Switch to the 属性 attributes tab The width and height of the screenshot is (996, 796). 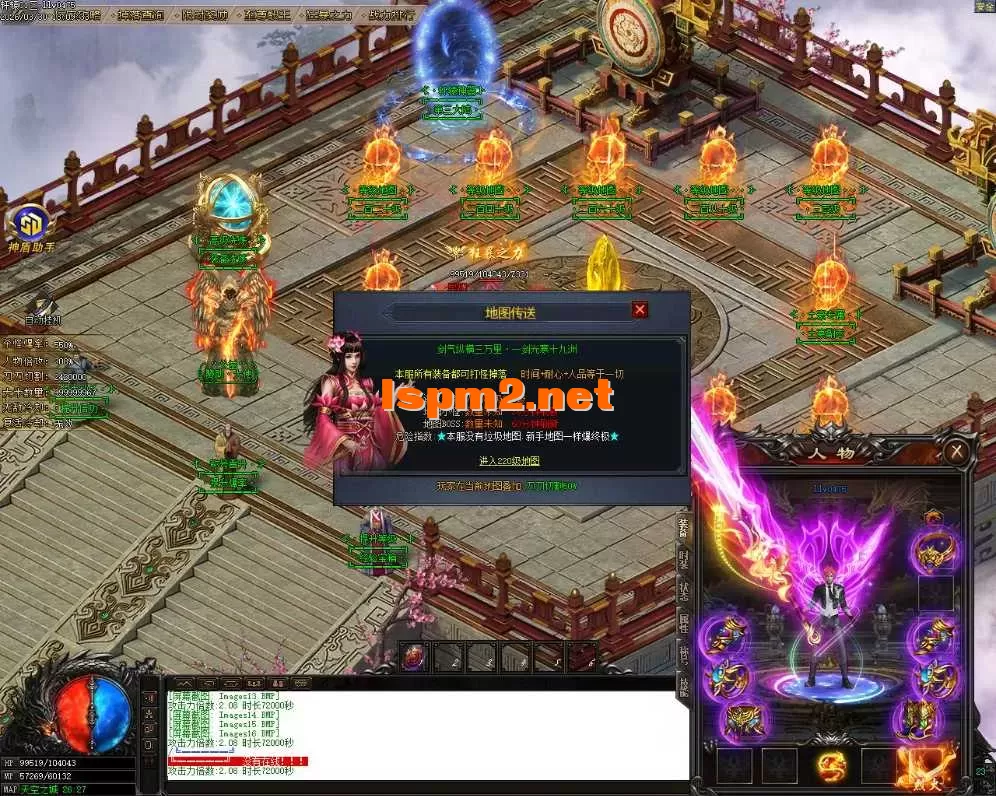pos(685,624)
